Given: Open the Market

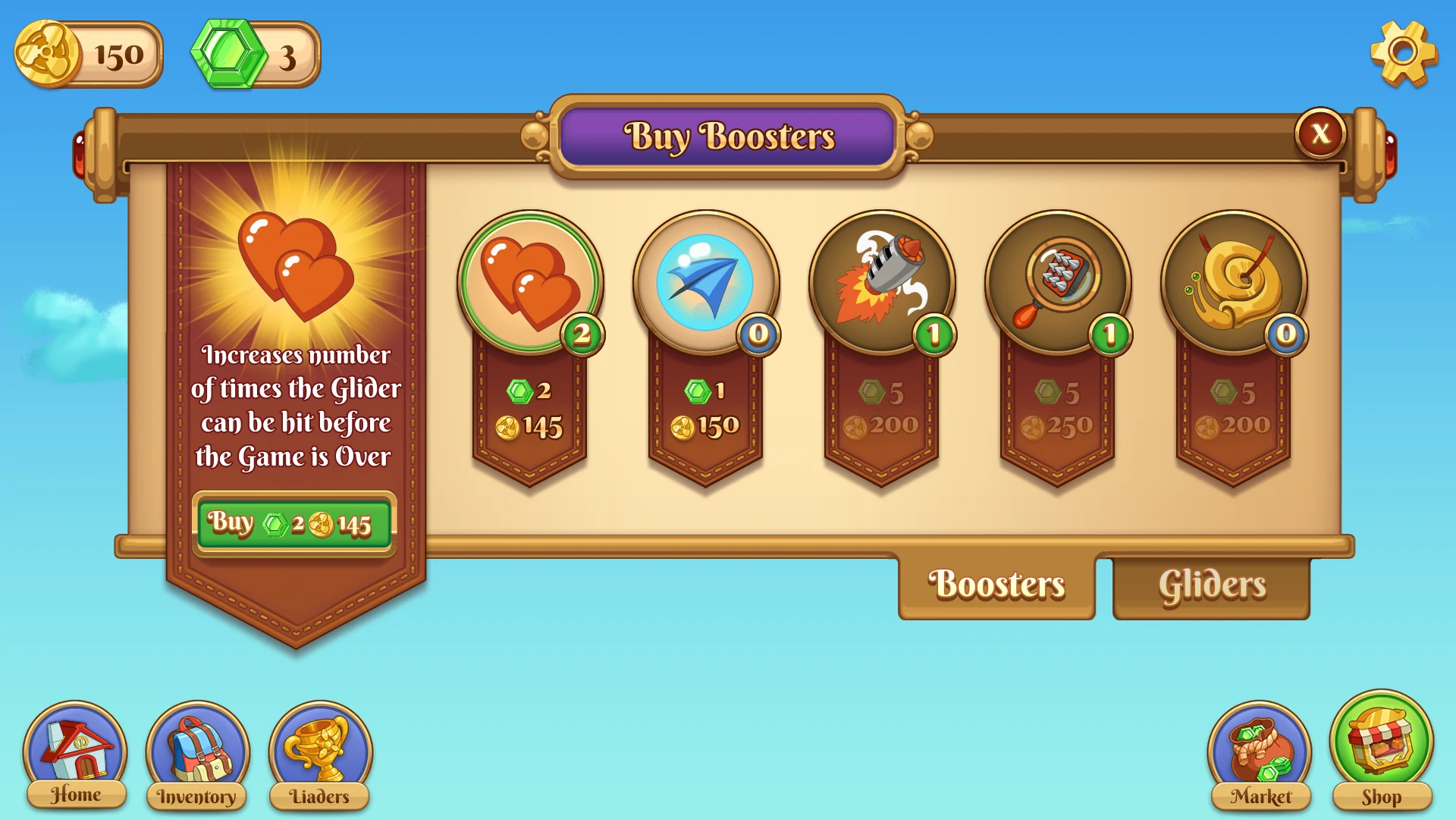Looking at the screenshot, I should click(x=1260, y=755).
